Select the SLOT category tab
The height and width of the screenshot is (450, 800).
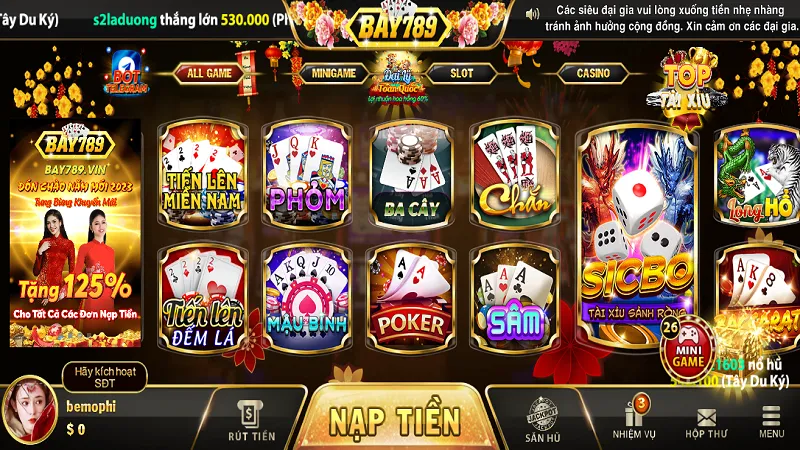click(461, 73)
